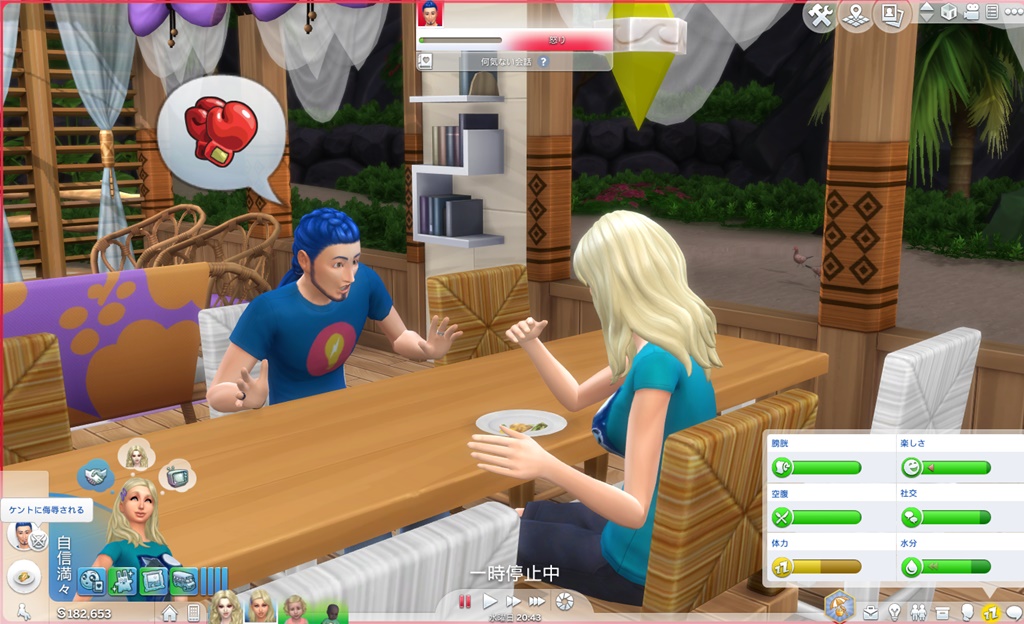The image size is (1024, 624).
Task: Open the cell phone icon
Action: (x=193, y=612)
